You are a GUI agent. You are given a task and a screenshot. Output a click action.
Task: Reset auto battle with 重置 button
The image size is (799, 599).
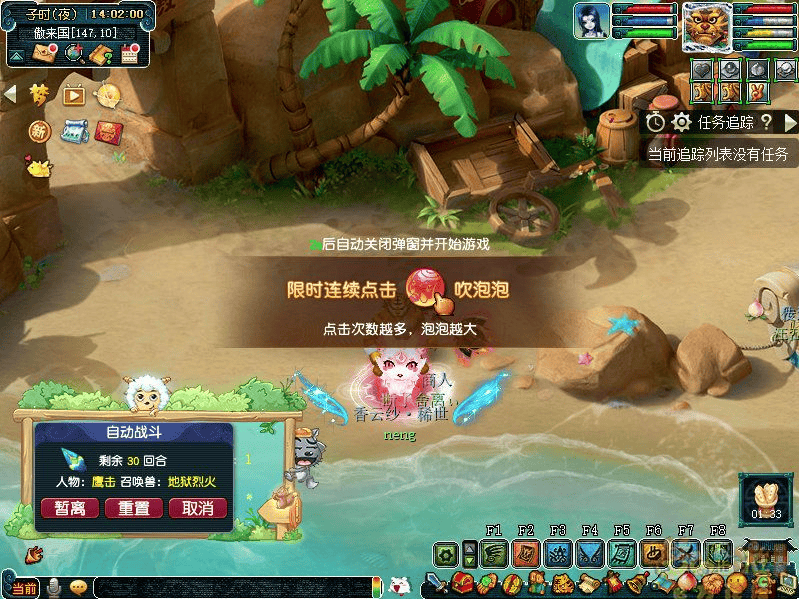[134, 508]
